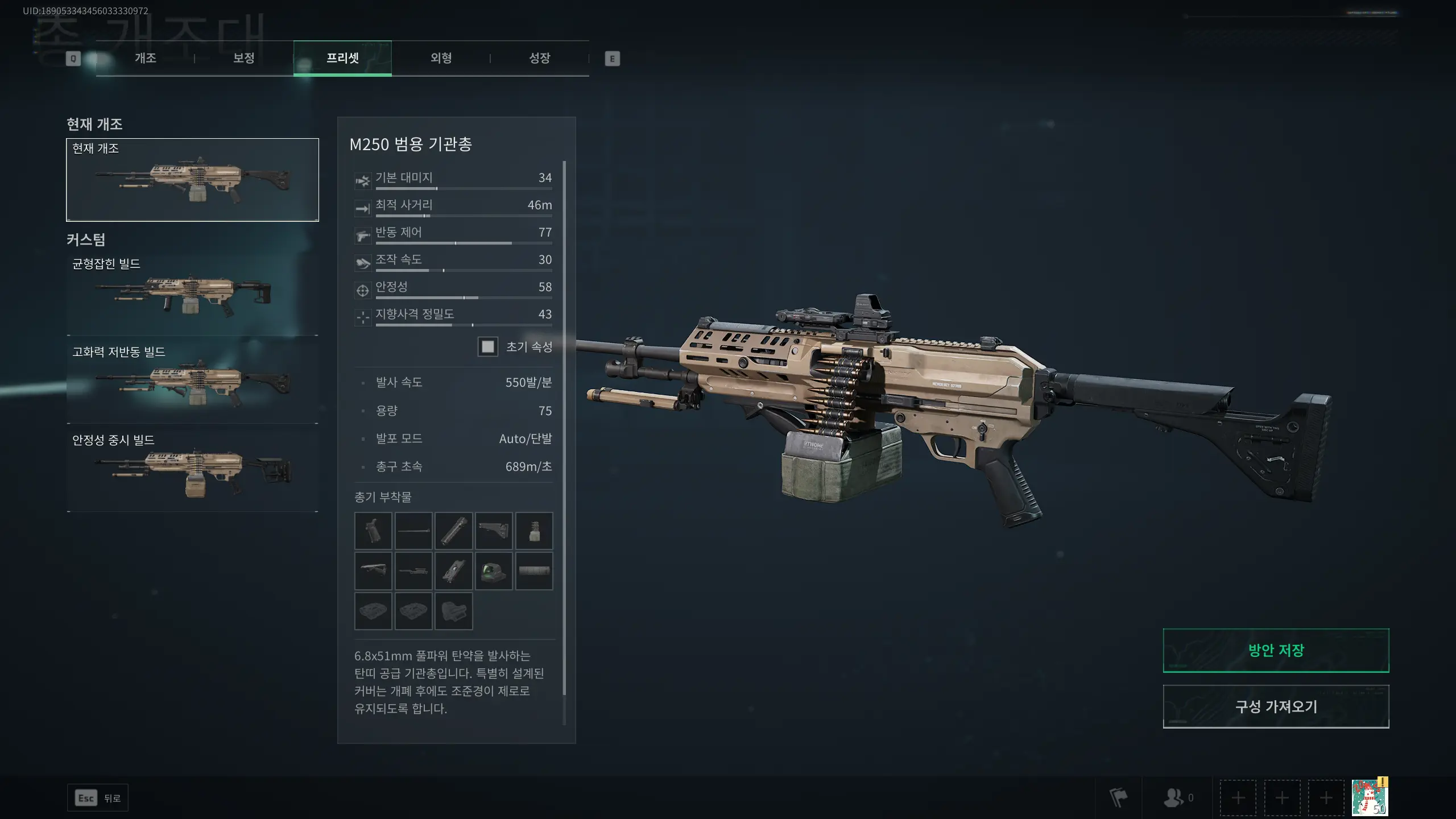Toggle the 초기 속성 checkbox
Image resolution: width=1456 pixels, height=819 pixels.
pyautogui.click(x=488, y=347)
